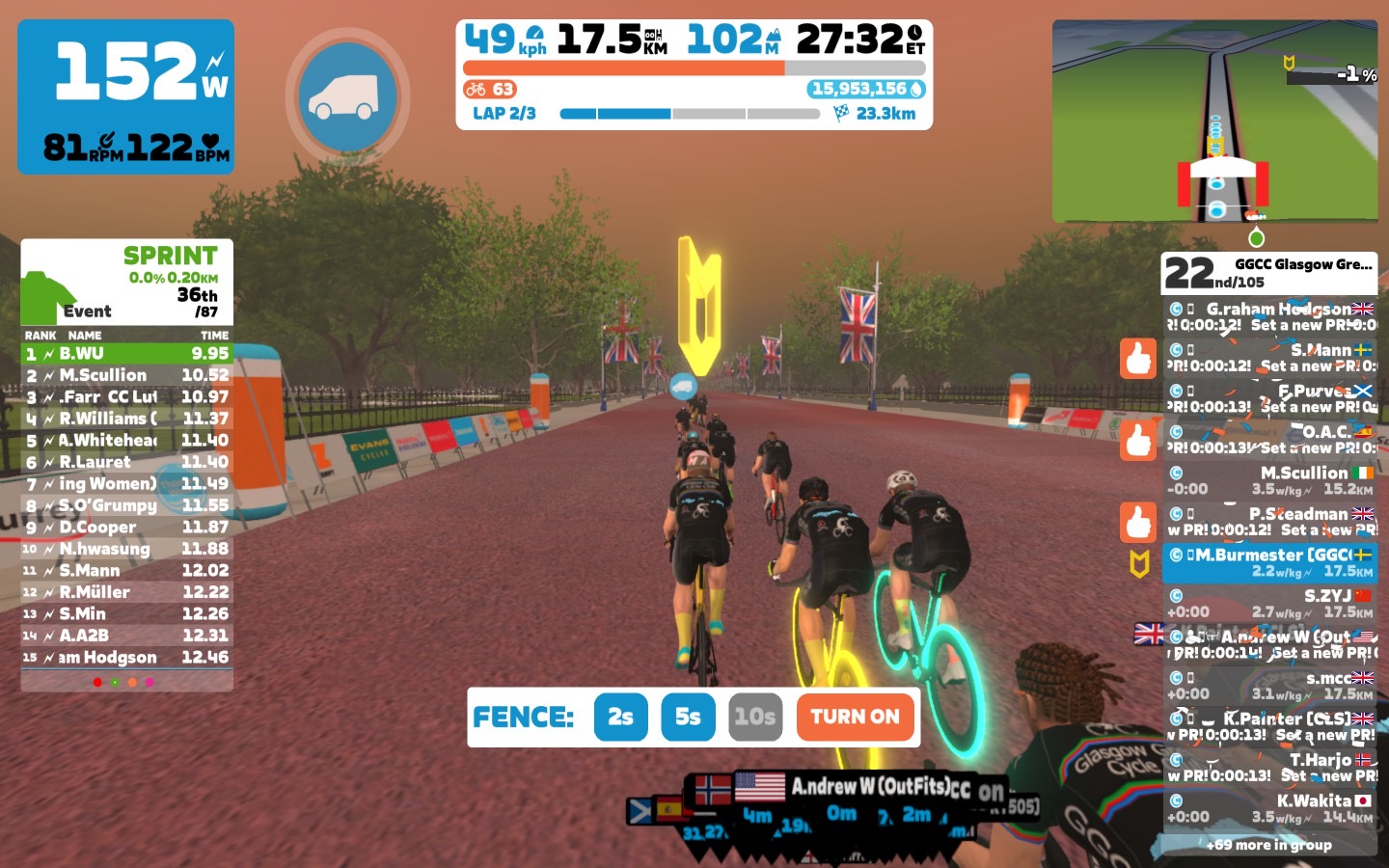Viewport: 1389px width, 868px height.
Task: Choose the 5s fence option
Action: tap(688, 717)
